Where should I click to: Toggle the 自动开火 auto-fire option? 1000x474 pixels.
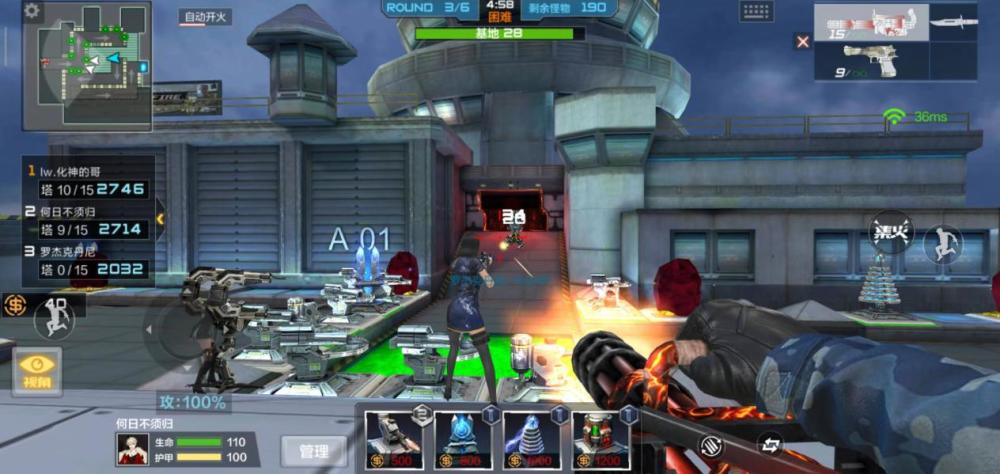[x=205, y=17]
